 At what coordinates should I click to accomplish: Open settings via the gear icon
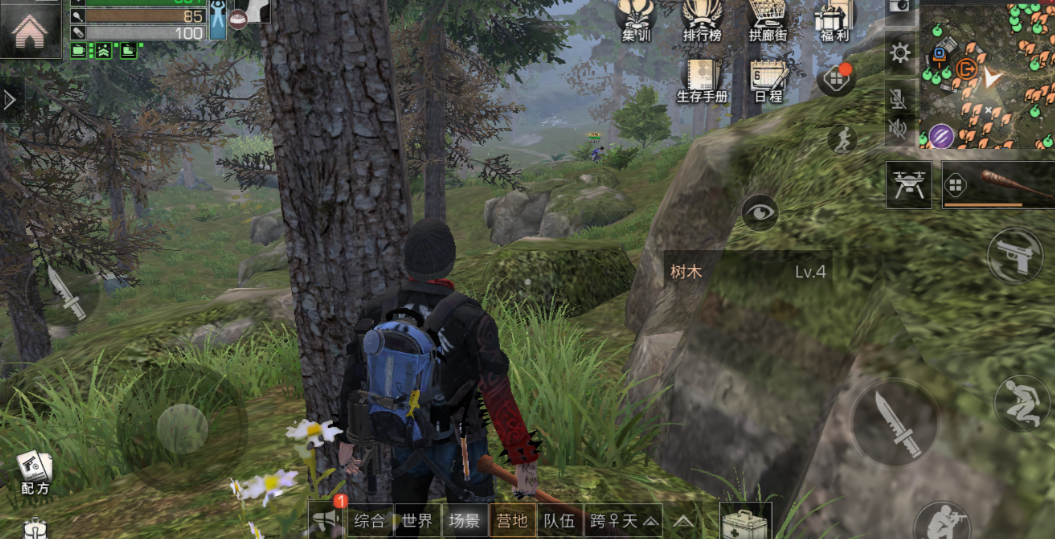coord(900,53)
